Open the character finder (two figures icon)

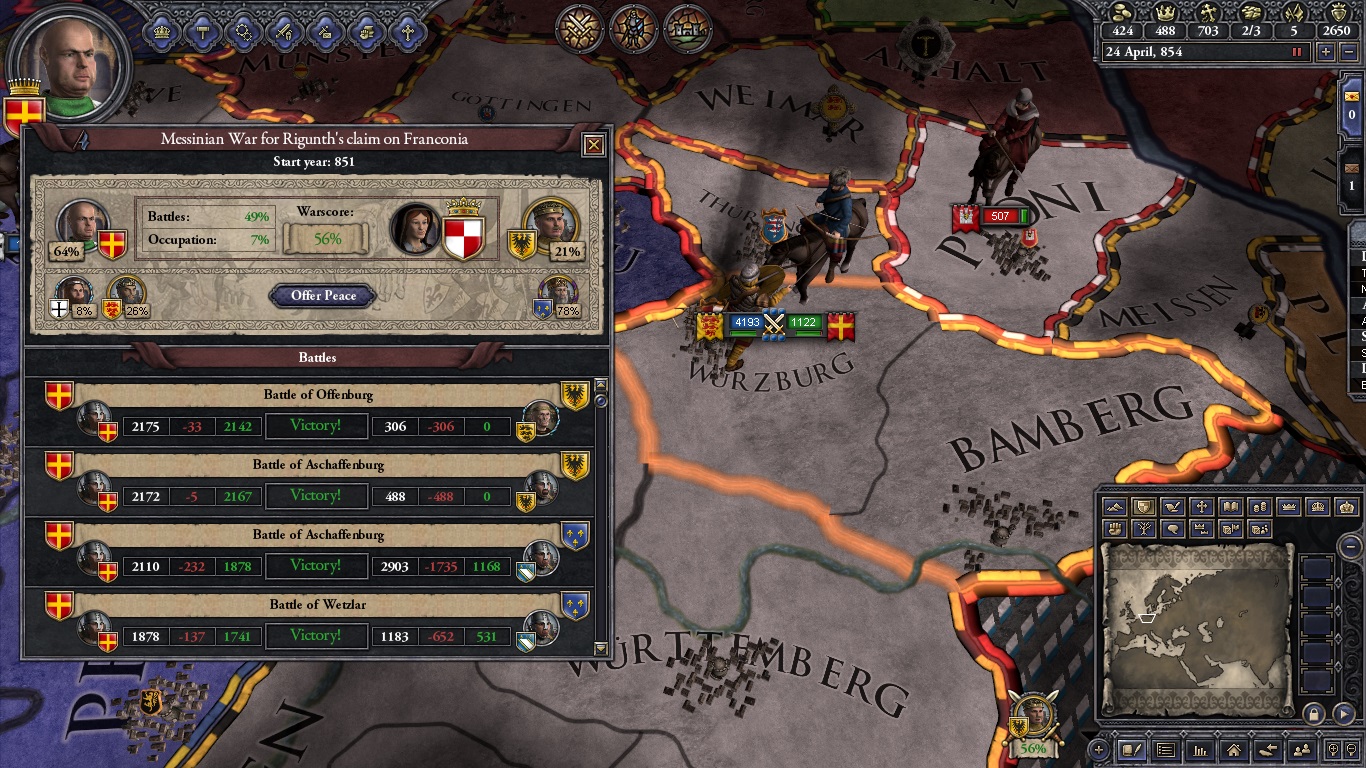click(1303, 751)
